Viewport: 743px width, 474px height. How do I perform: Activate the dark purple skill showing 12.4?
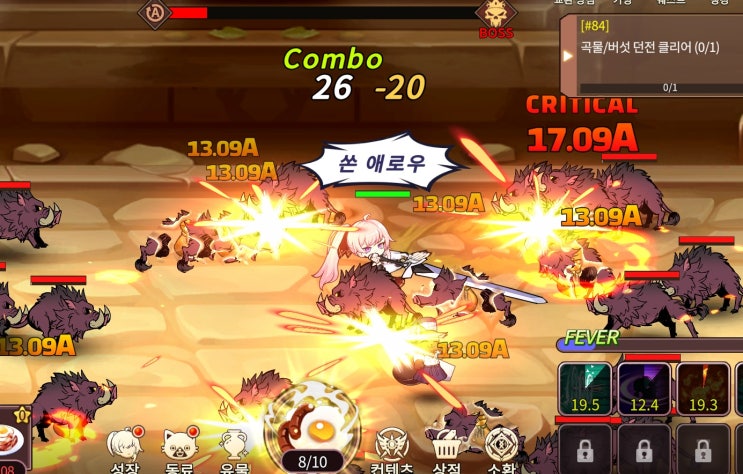[645, 388]
